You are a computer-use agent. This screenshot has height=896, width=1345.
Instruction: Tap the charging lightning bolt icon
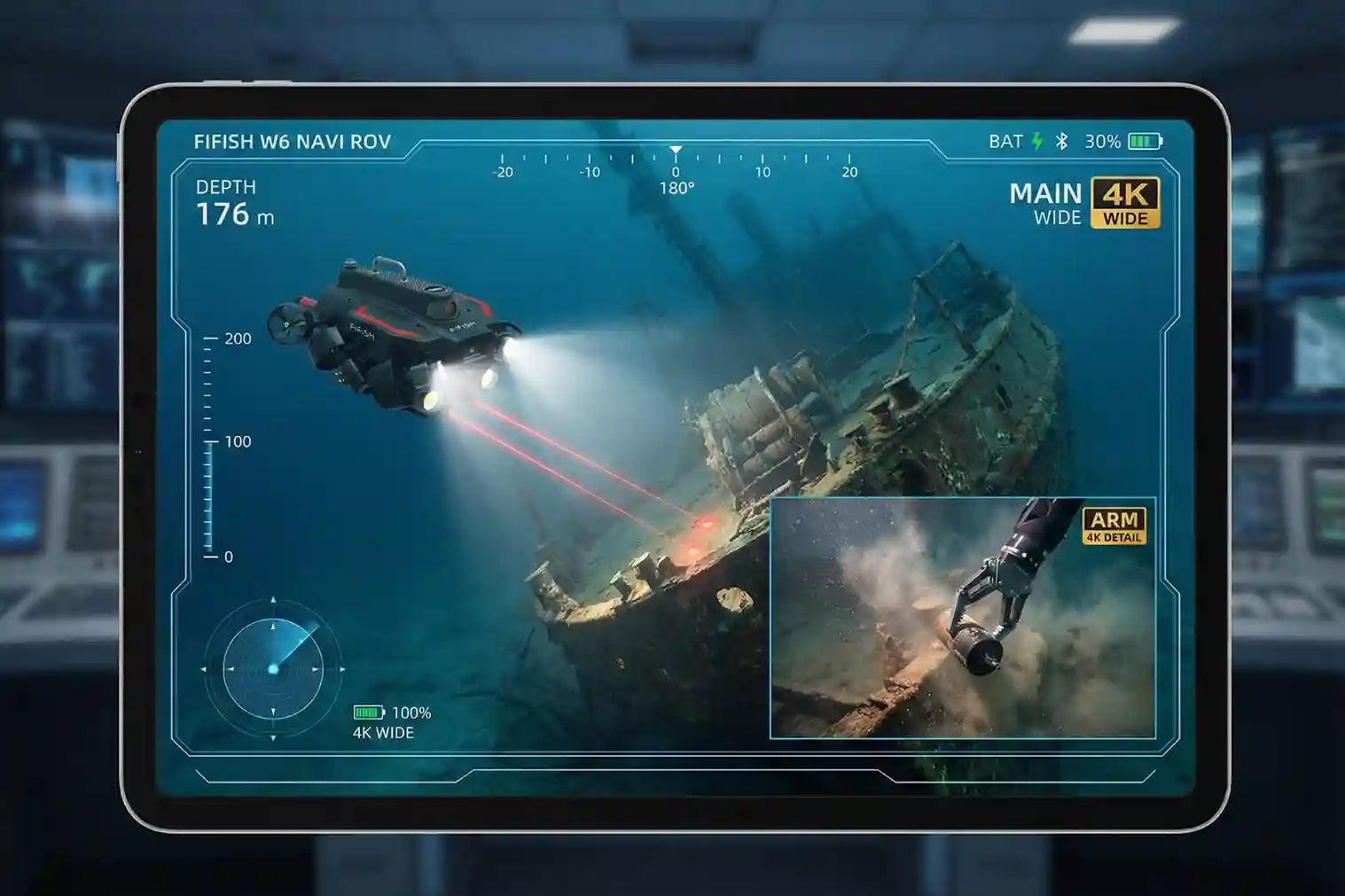[x=1036, y=139]
